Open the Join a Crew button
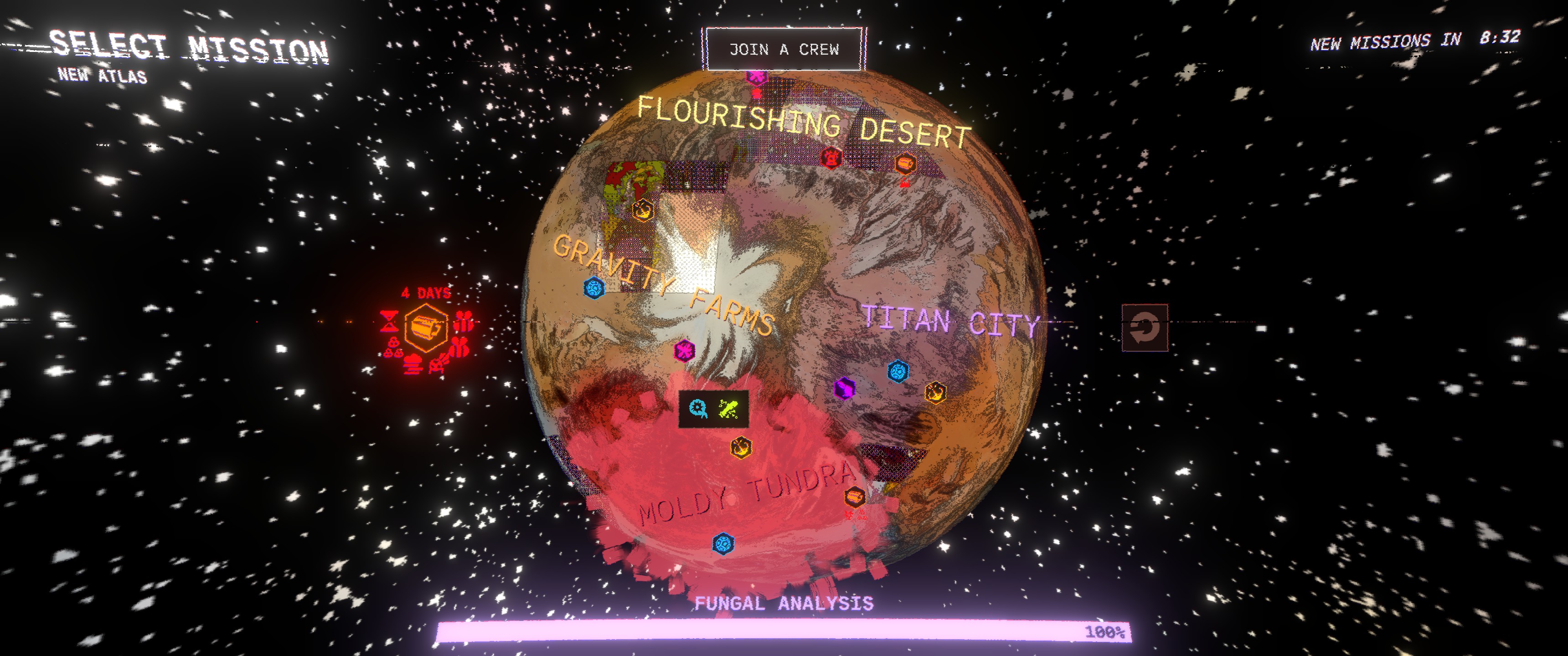This screenshot has width=1568, height=656. coord(784,49)
